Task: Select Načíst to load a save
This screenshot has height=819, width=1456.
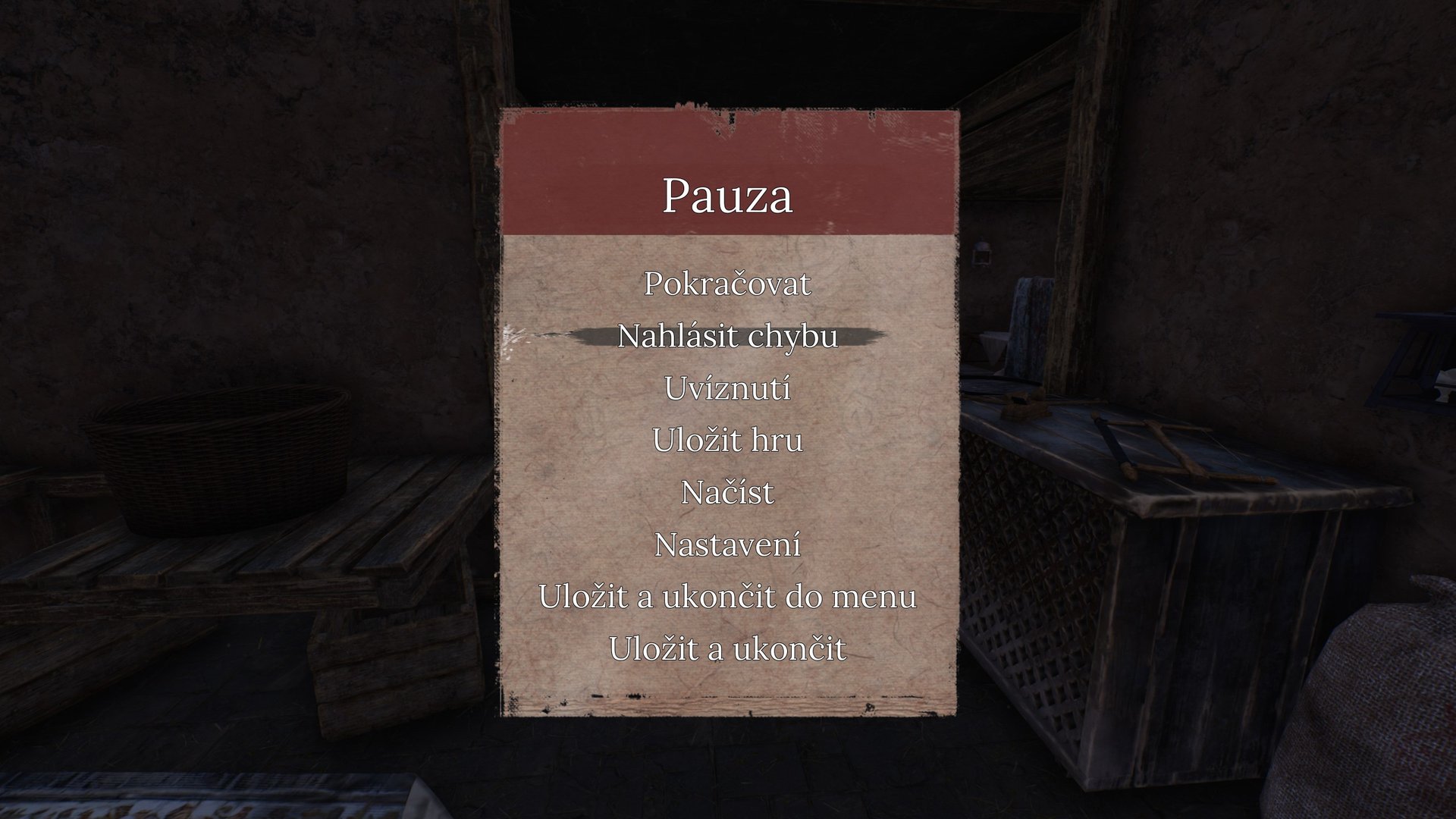Action: (728, 493)
